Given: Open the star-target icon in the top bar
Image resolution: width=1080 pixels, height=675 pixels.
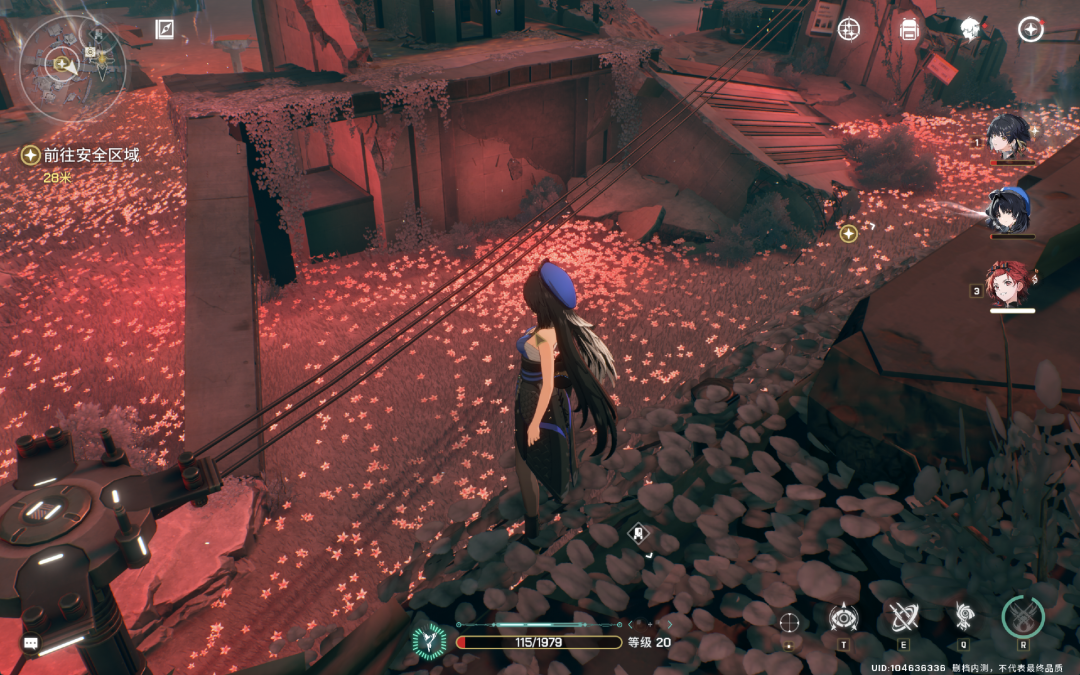Looking at the screenshot, I should 849,29.
